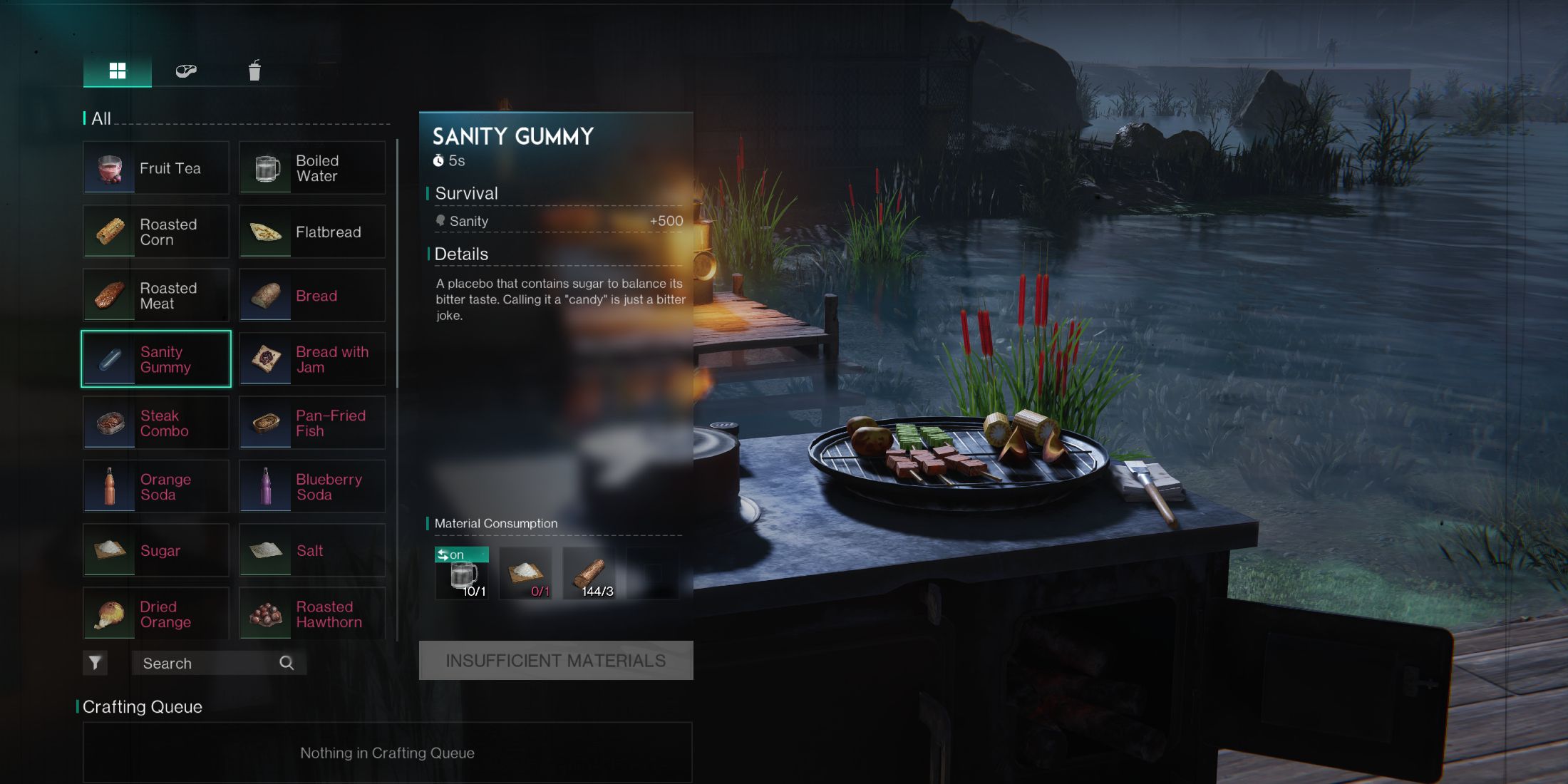Select the Fruit Tea recipe icon
1568x784 pixels.
[x=109, y=167]
